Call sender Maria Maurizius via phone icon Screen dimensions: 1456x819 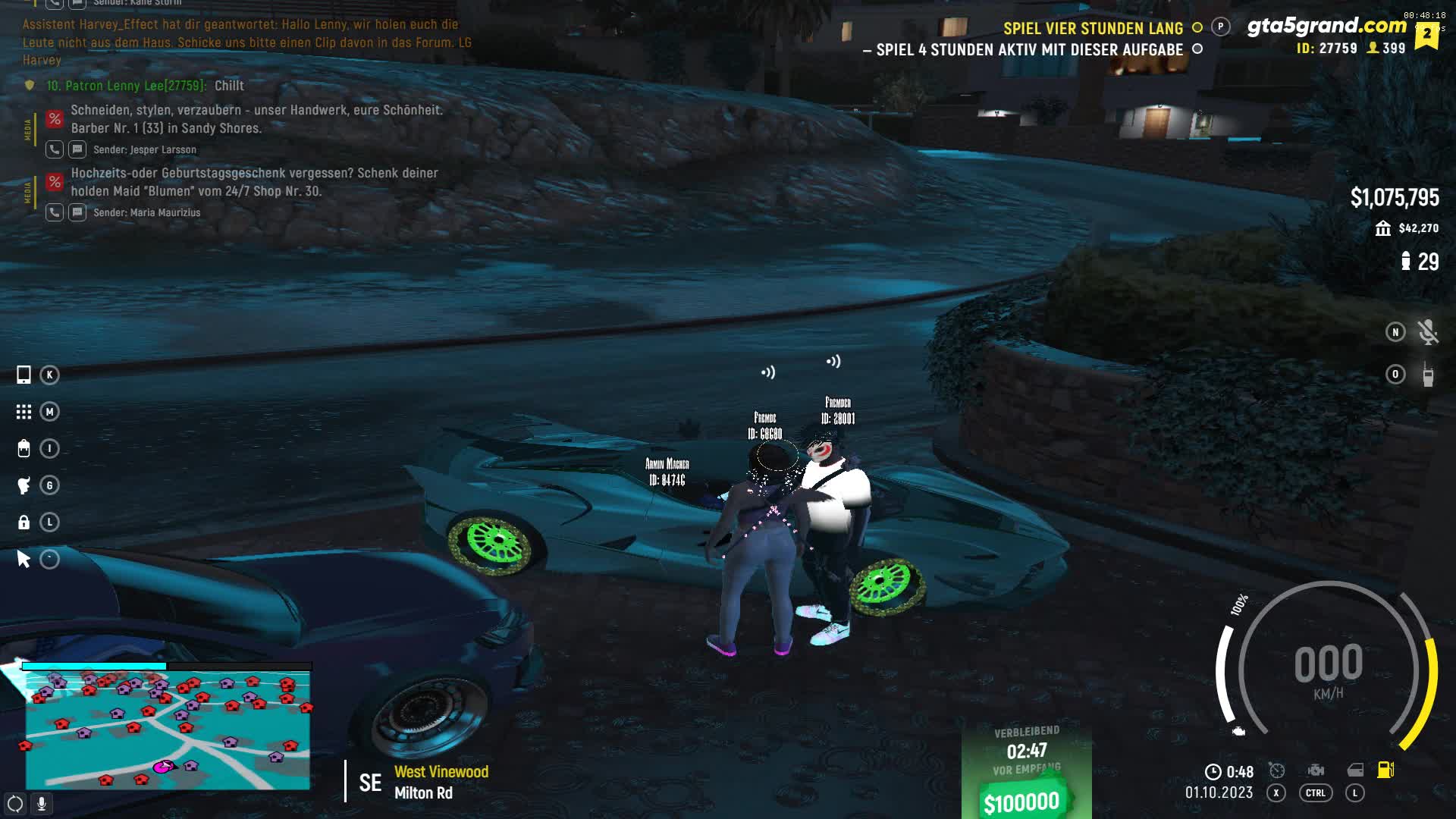coord(54,212)
